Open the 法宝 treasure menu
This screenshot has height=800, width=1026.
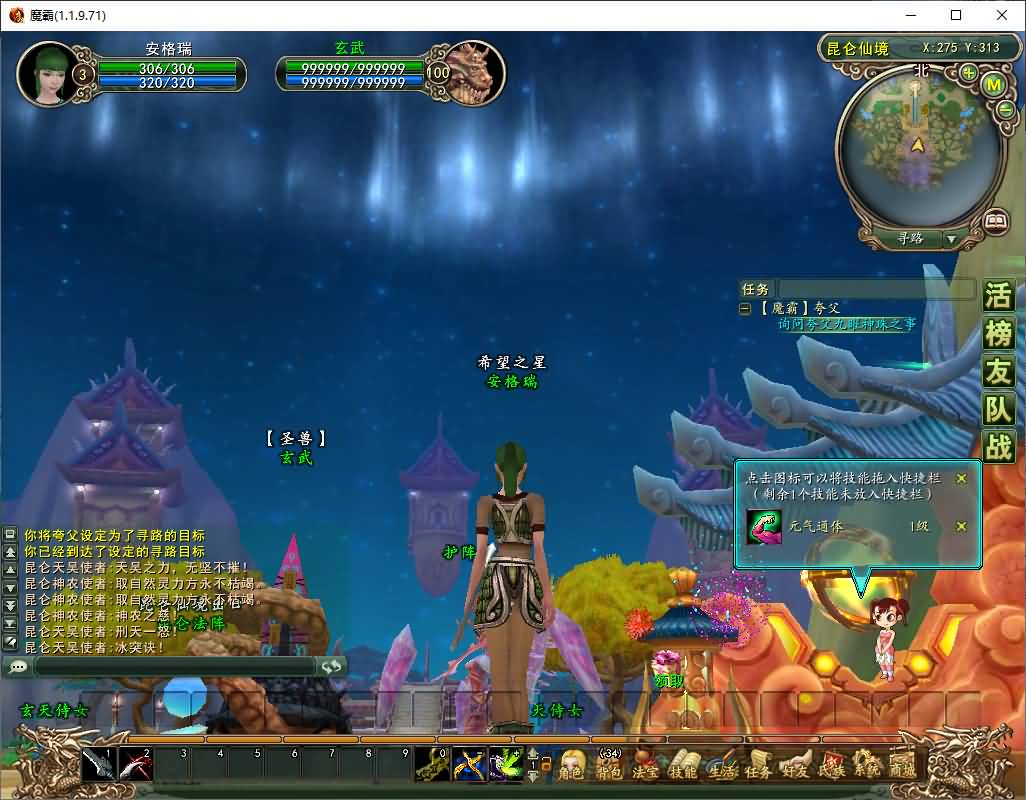coord(645,766)
